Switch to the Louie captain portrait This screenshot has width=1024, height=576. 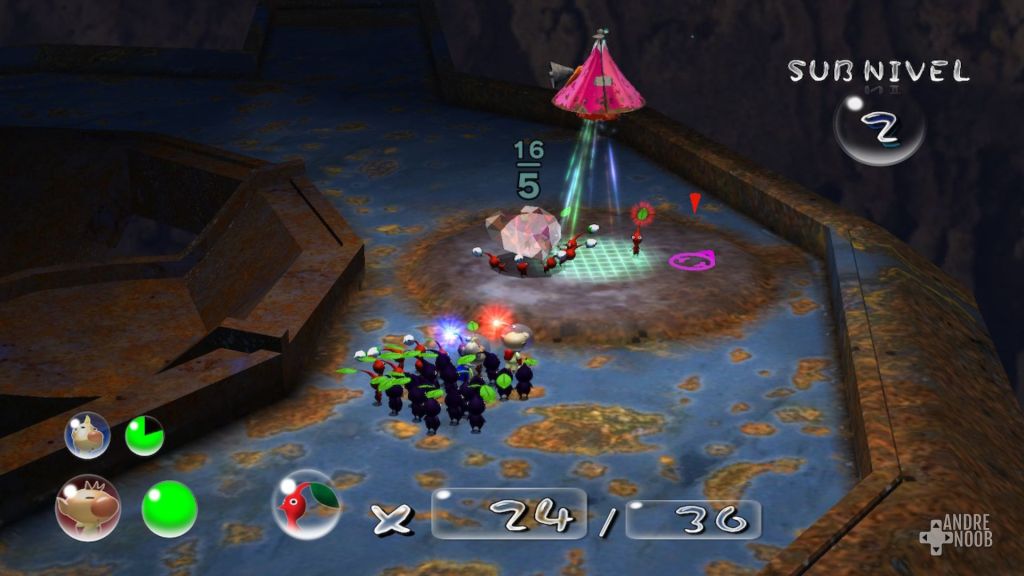tap(87, 435)
